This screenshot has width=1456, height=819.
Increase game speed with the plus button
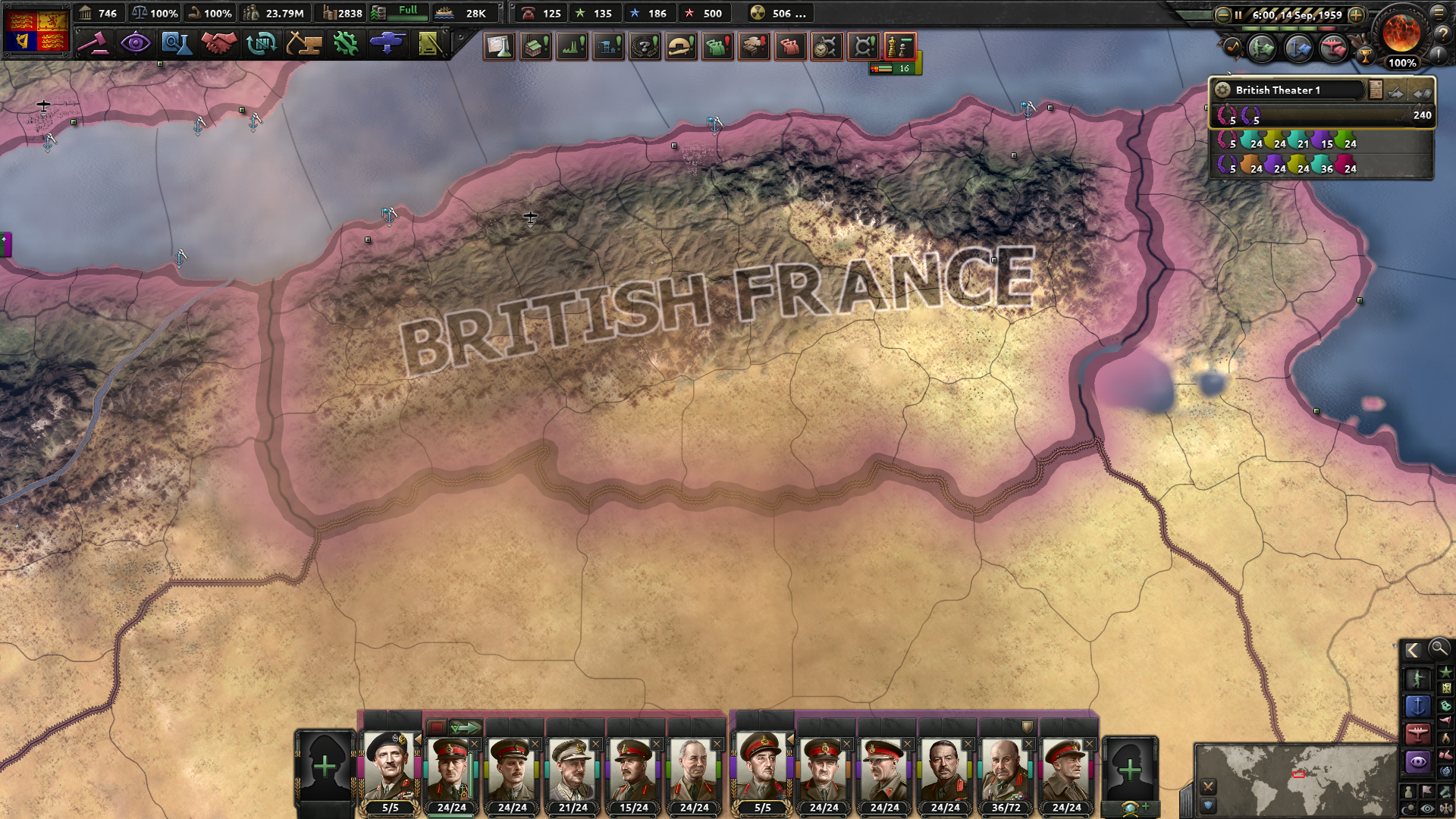(1355, 15)
